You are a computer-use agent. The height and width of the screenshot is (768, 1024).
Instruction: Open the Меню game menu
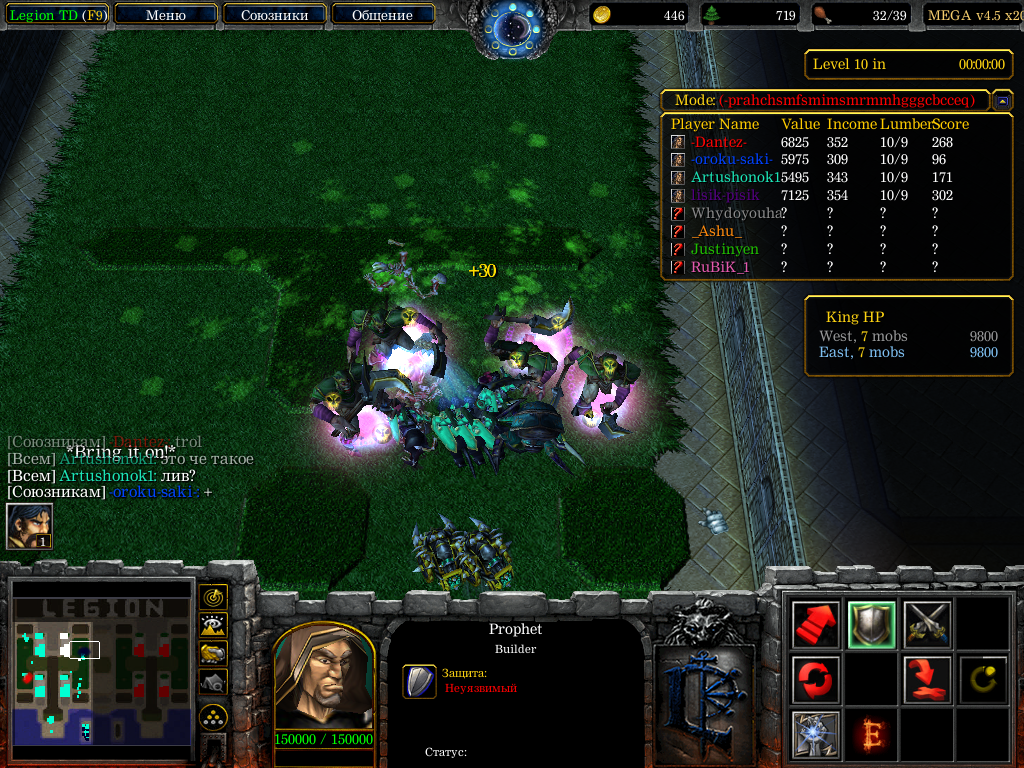coord(166,15)
